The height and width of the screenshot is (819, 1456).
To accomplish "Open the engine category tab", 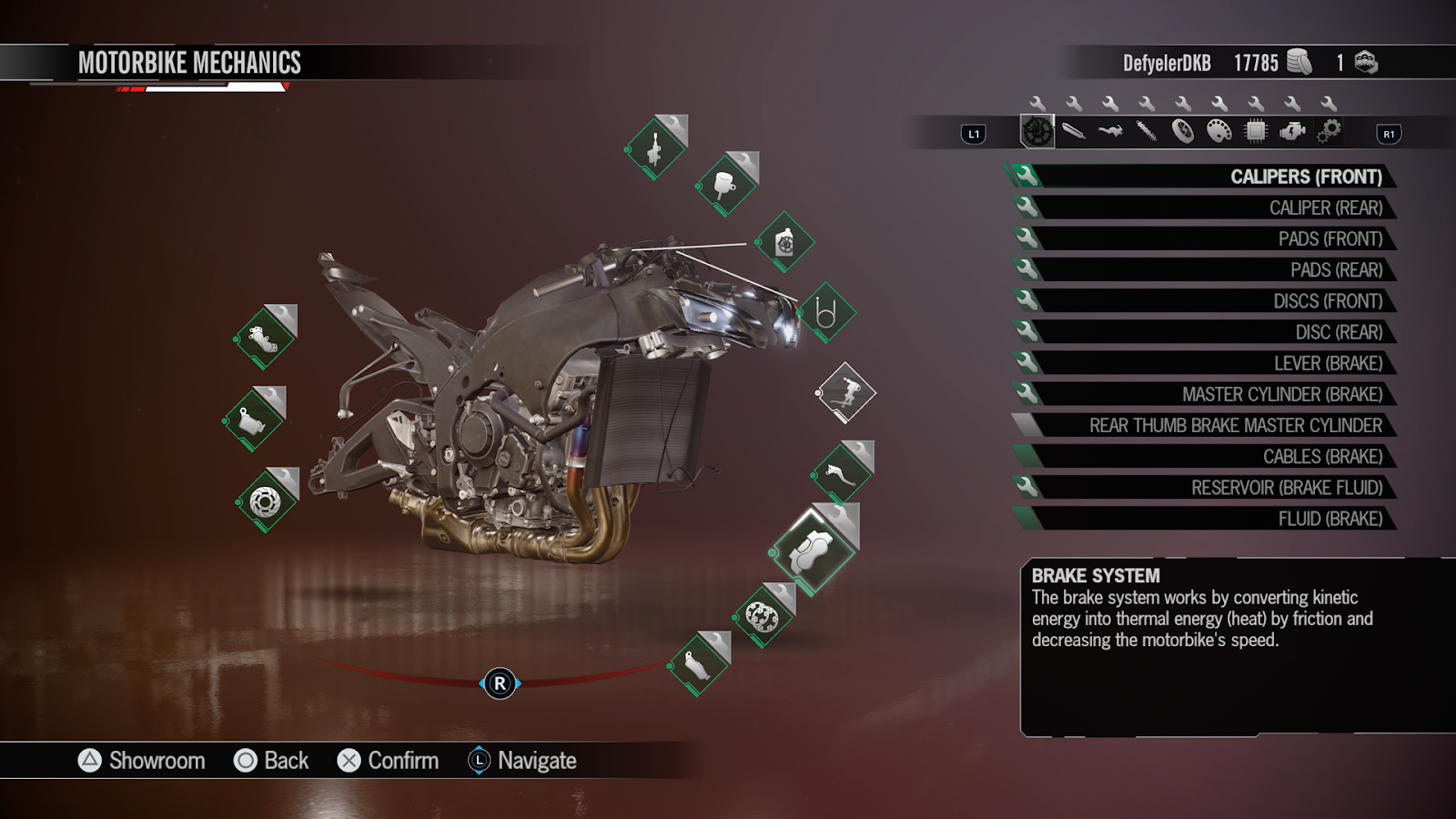I will click(x=1291, y=132).
